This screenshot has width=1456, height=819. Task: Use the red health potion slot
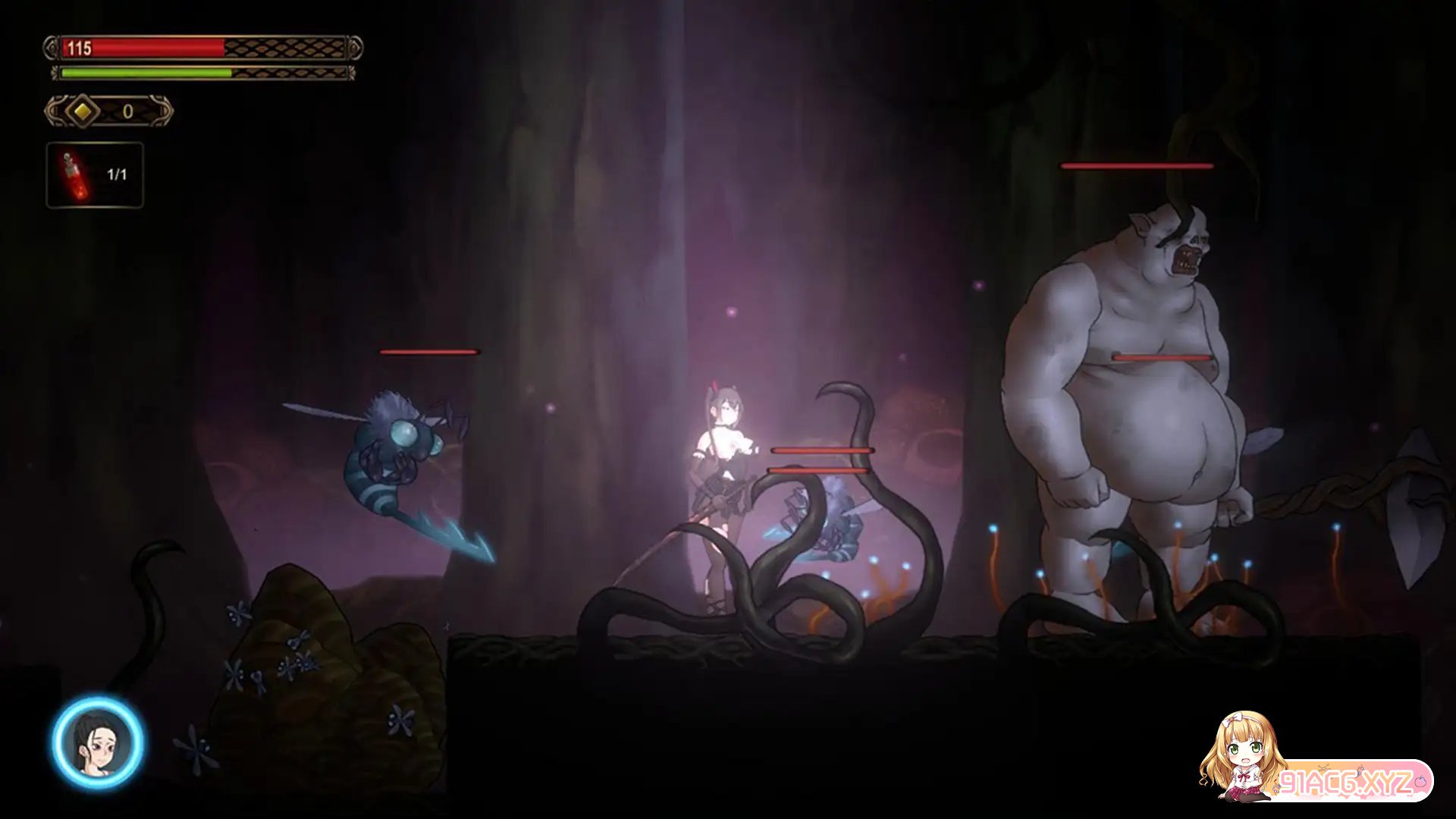point(95,175)
